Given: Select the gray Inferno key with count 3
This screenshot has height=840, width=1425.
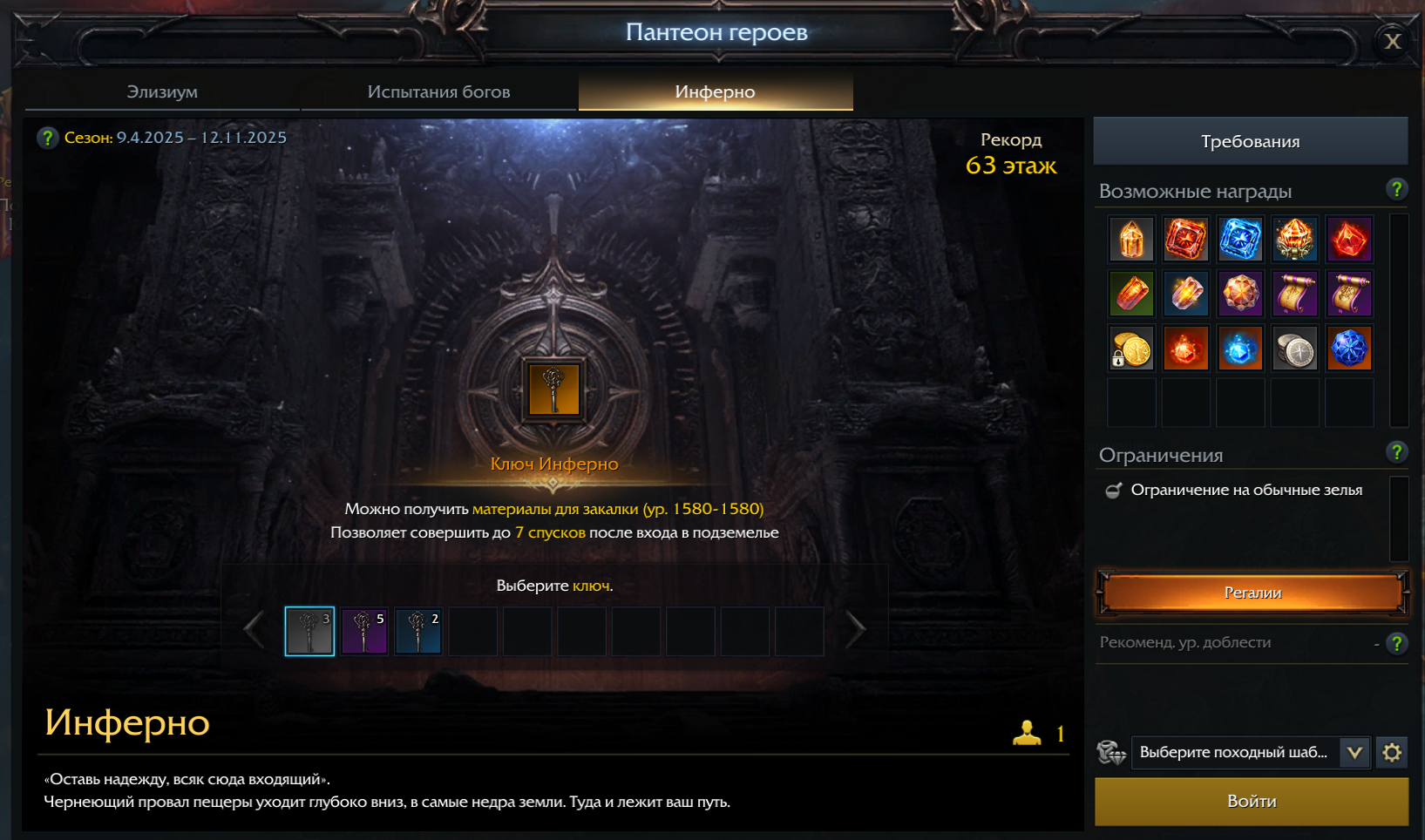Looking at the screenshot, I should [x=309, y=630].
